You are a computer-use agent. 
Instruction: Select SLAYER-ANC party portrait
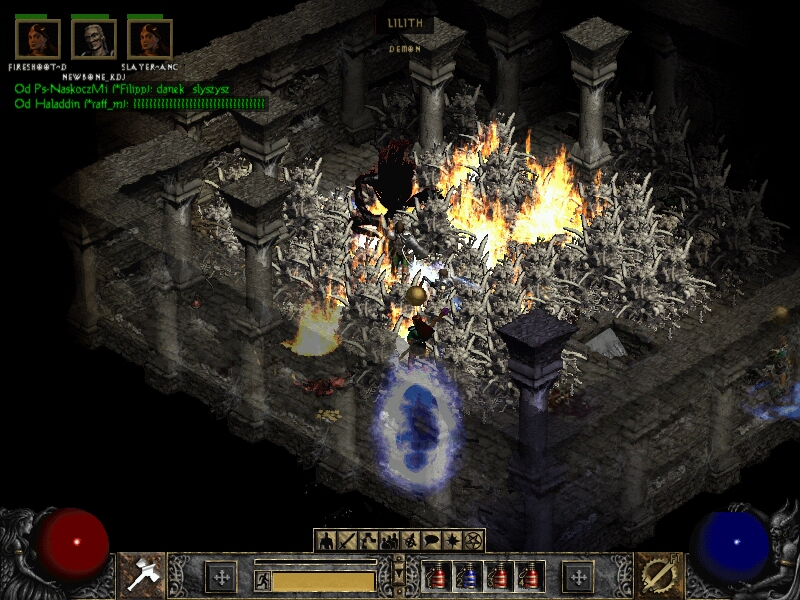pyautogui.click(x=150, y=39)
